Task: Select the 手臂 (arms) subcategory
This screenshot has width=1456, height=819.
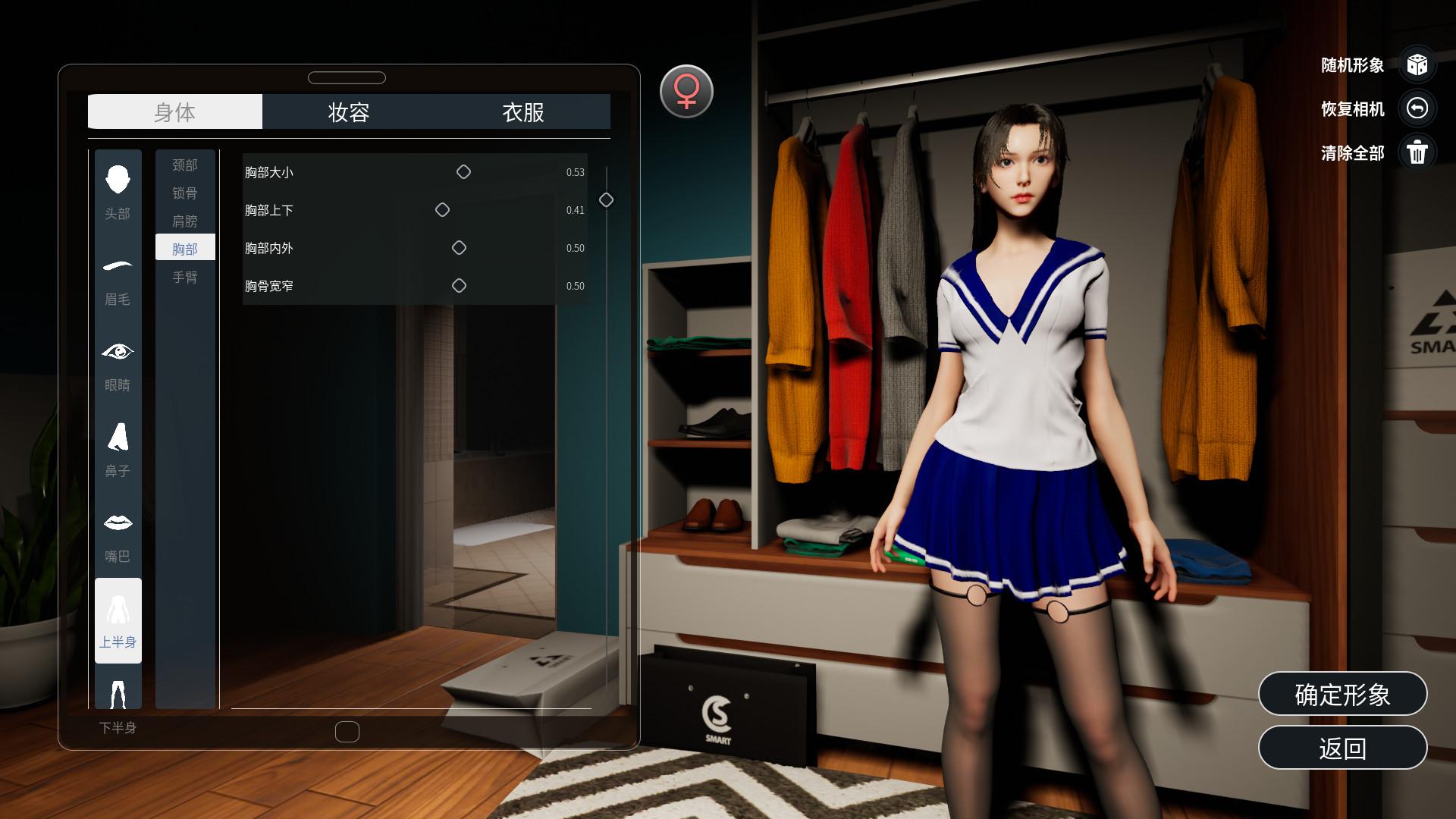Action: click(185, 278)
